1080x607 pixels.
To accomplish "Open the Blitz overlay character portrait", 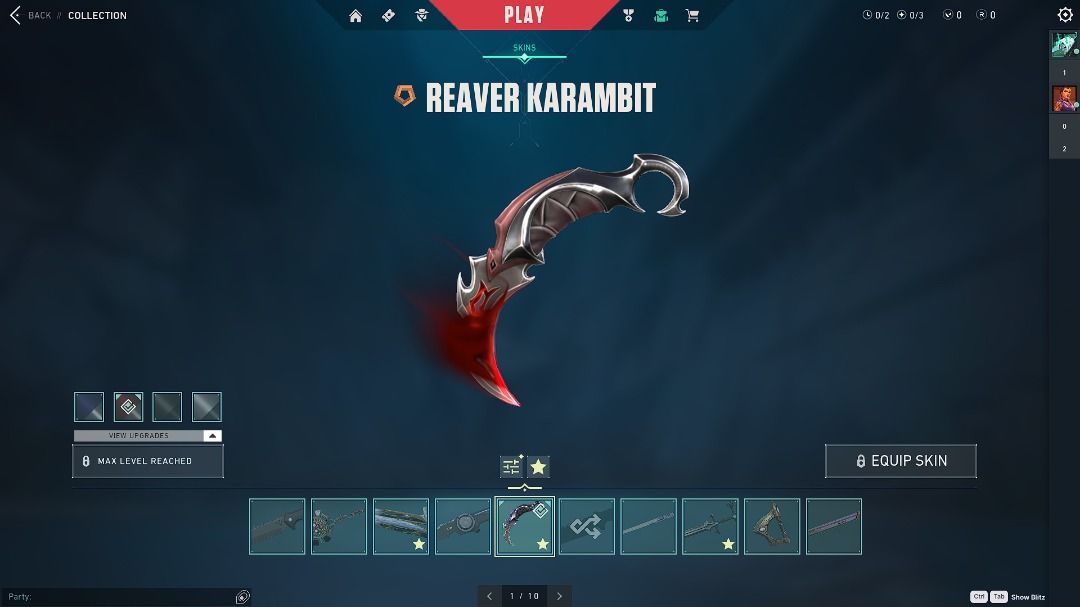I will tap(1063, 99).
